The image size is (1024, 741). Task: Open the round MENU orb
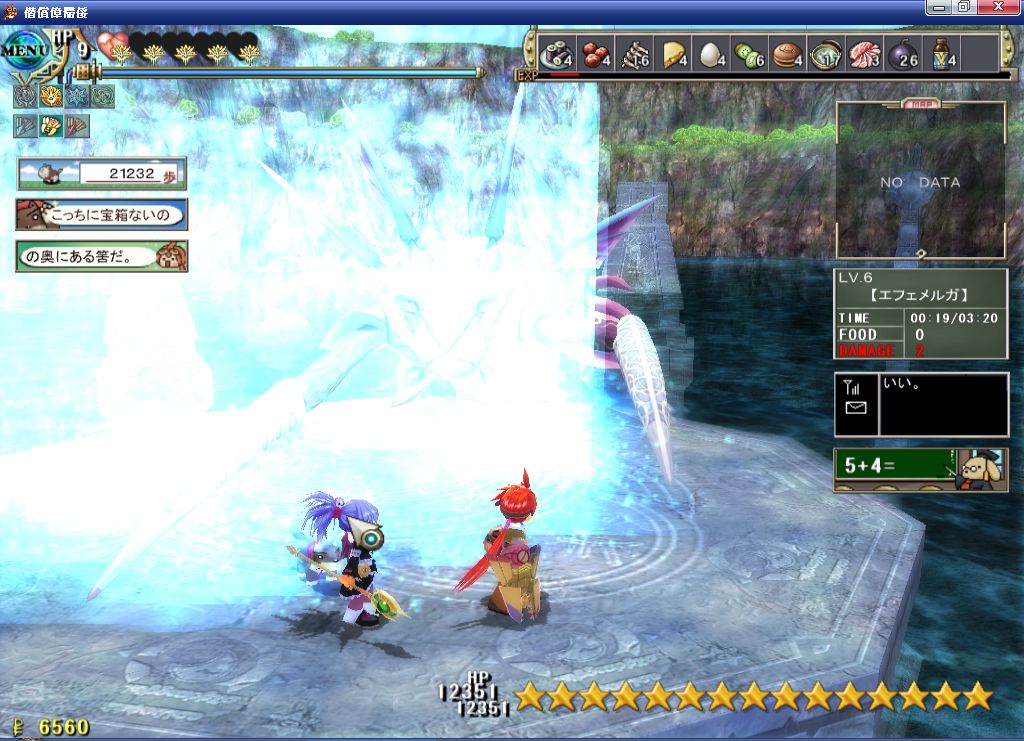[x=24, y=50]
